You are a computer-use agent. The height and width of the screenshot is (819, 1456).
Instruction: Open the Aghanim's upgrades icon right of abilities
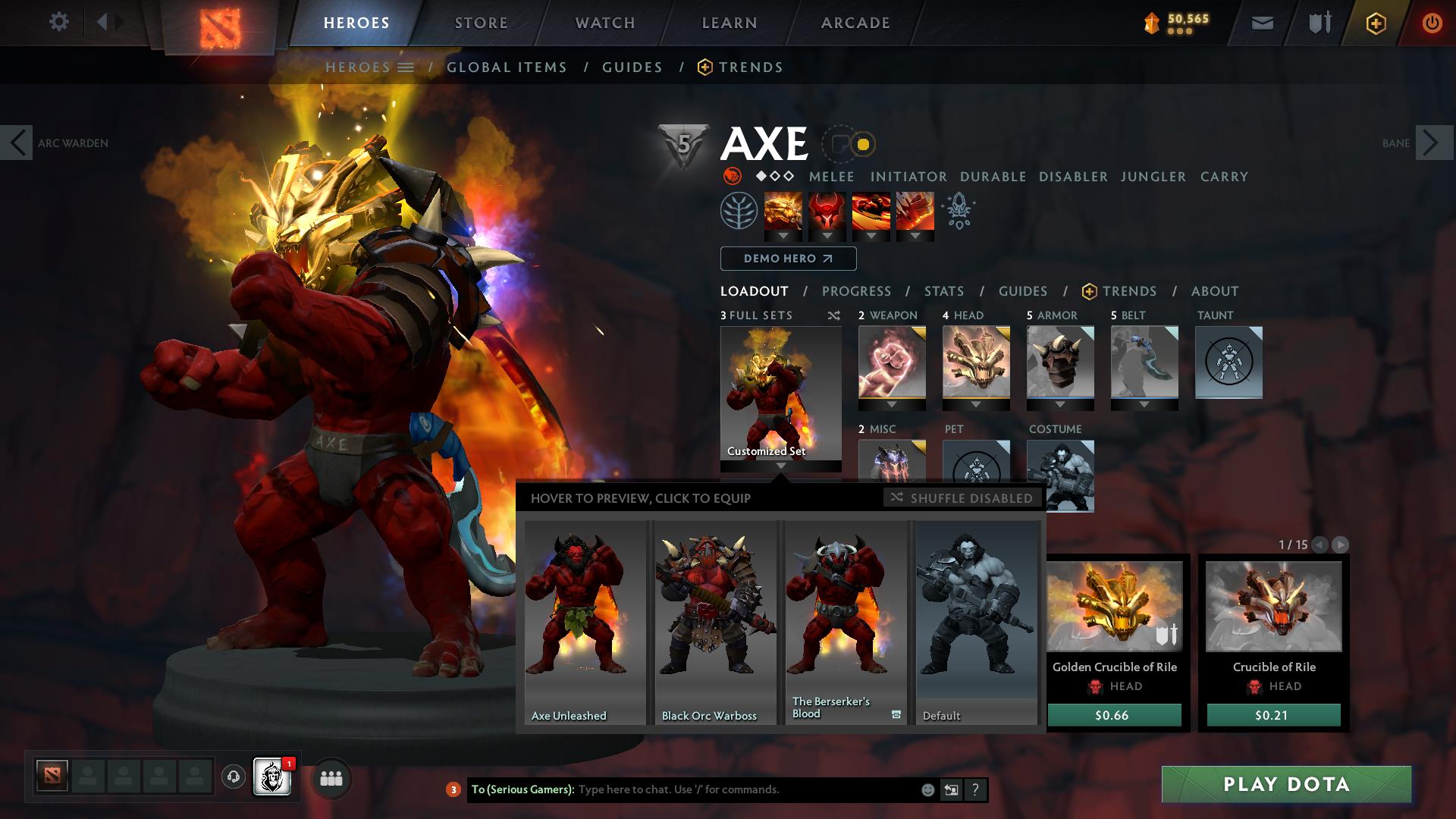[x=958, y=213]
